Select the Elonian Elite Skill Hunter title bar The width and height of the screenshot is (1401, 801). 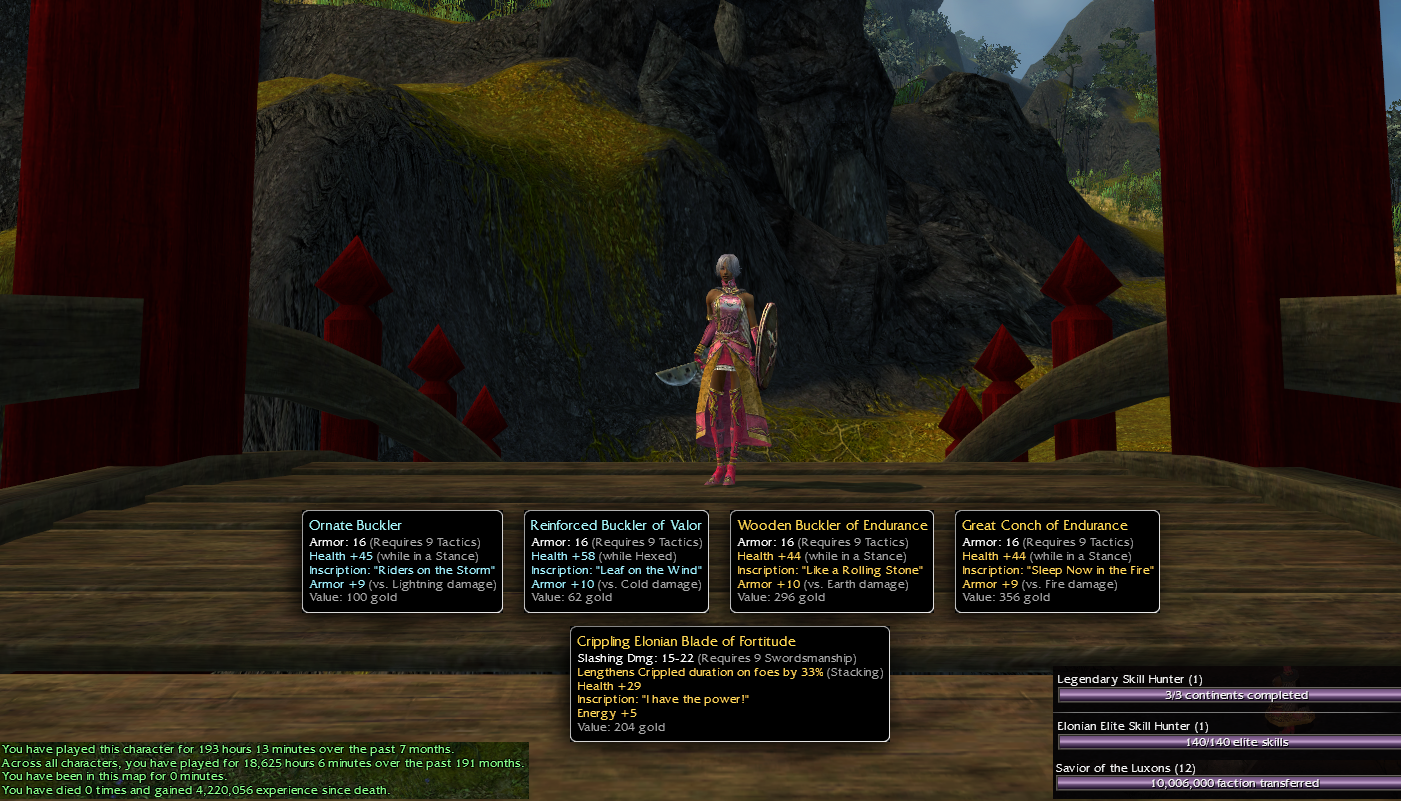(x=1228, y=741)
